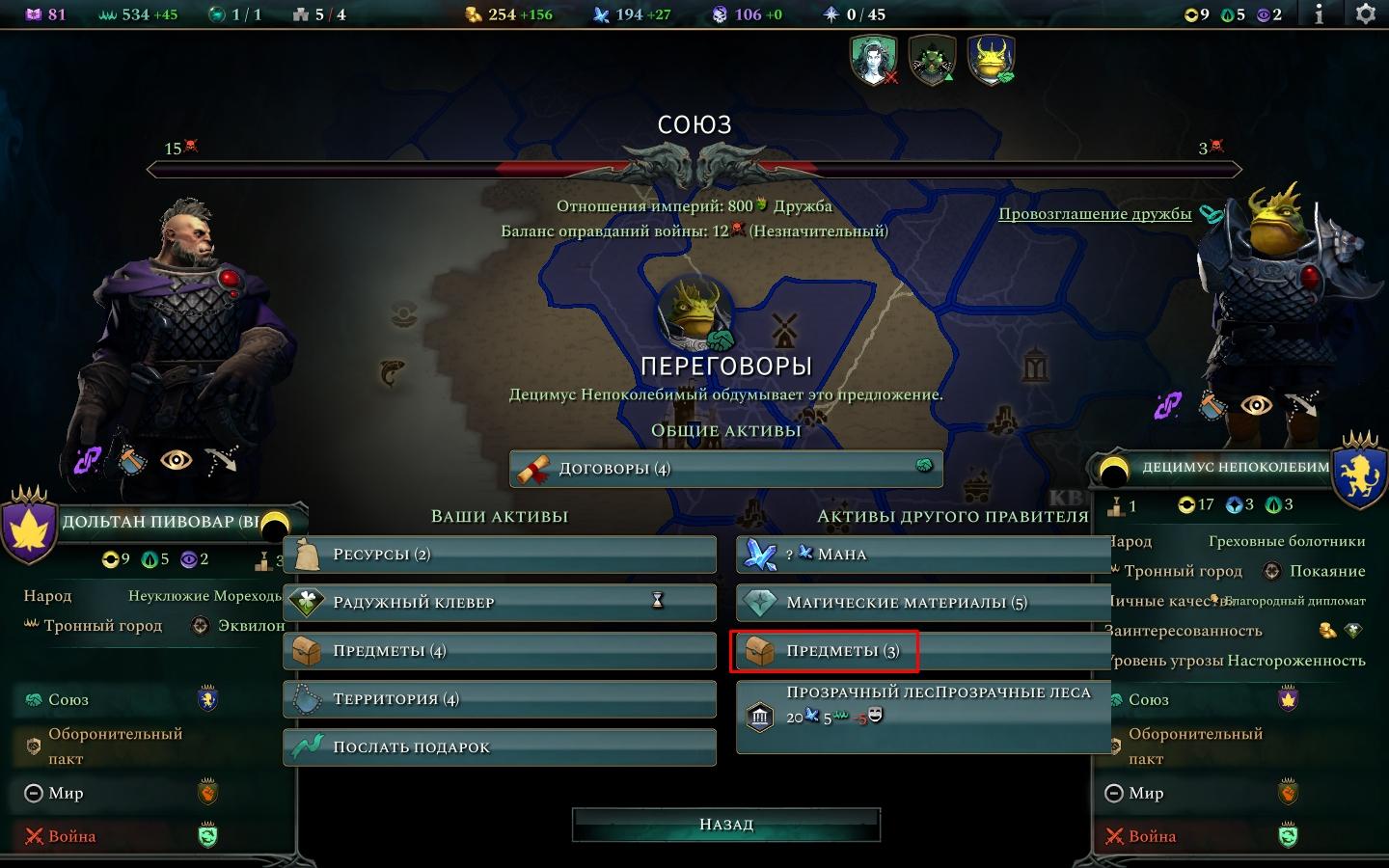Viewport: 1389px width, 868px height.
Task: Open the gear settings icon
Action: [x=1366, y=14]
